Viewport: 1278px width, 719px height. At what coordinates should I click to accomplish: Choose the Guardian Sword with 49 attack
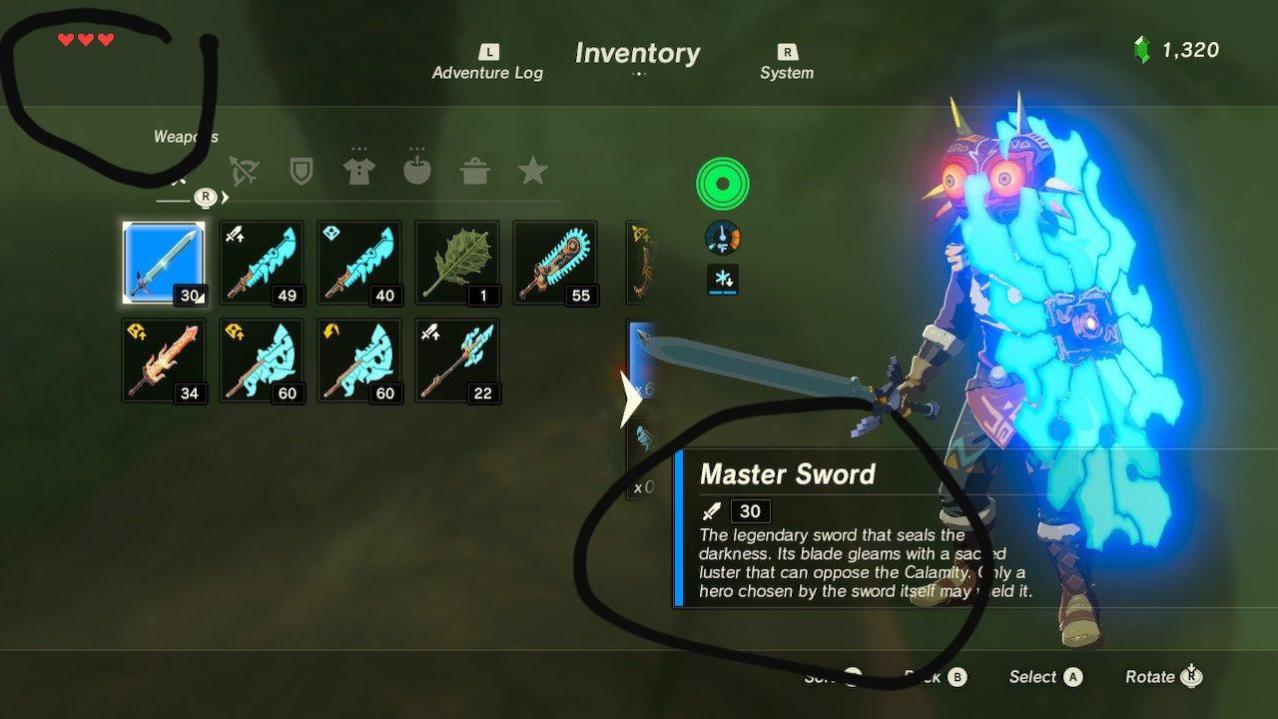coord(262,263)
